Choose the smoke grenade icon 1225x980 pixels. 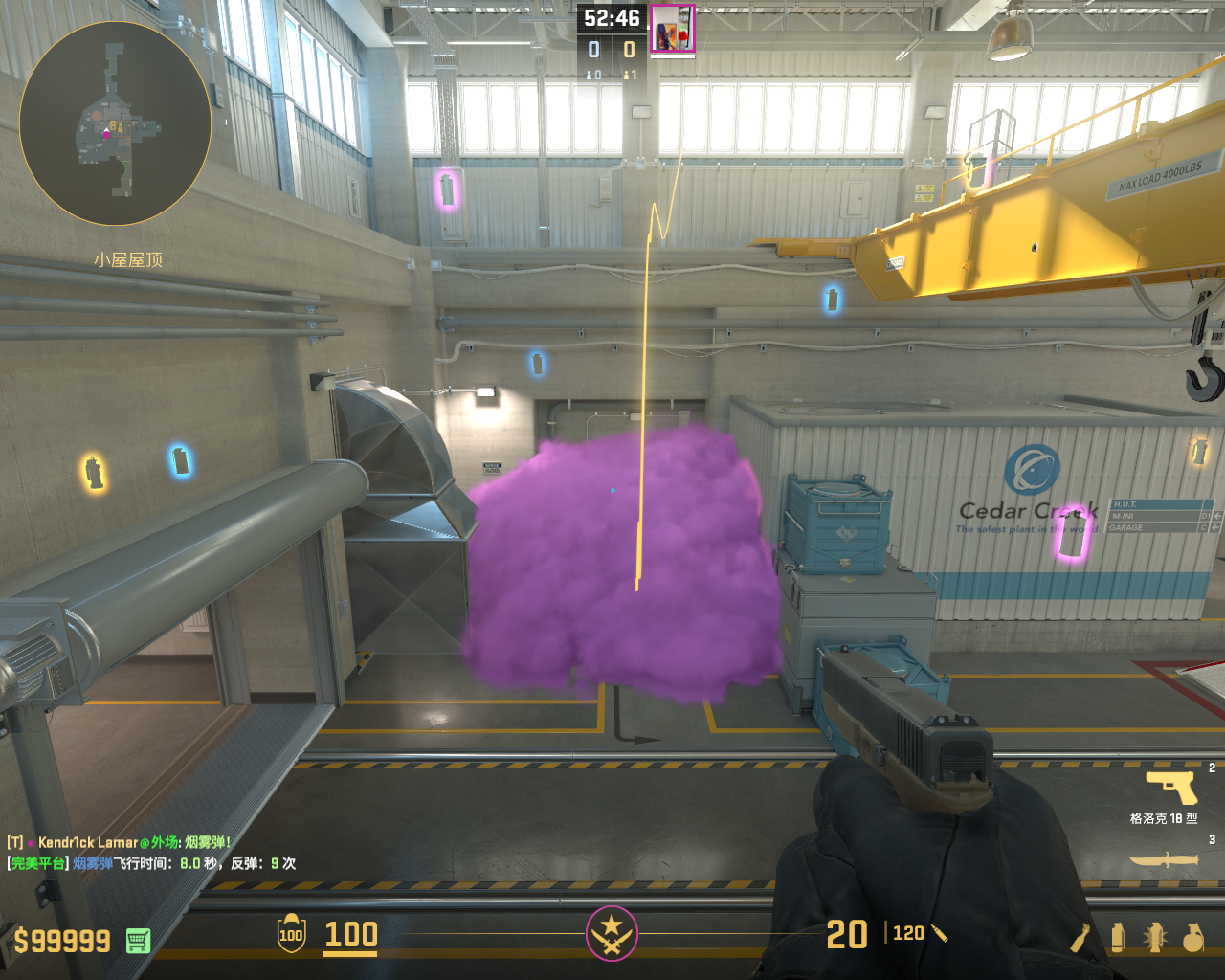click(x=1117, y=938)
